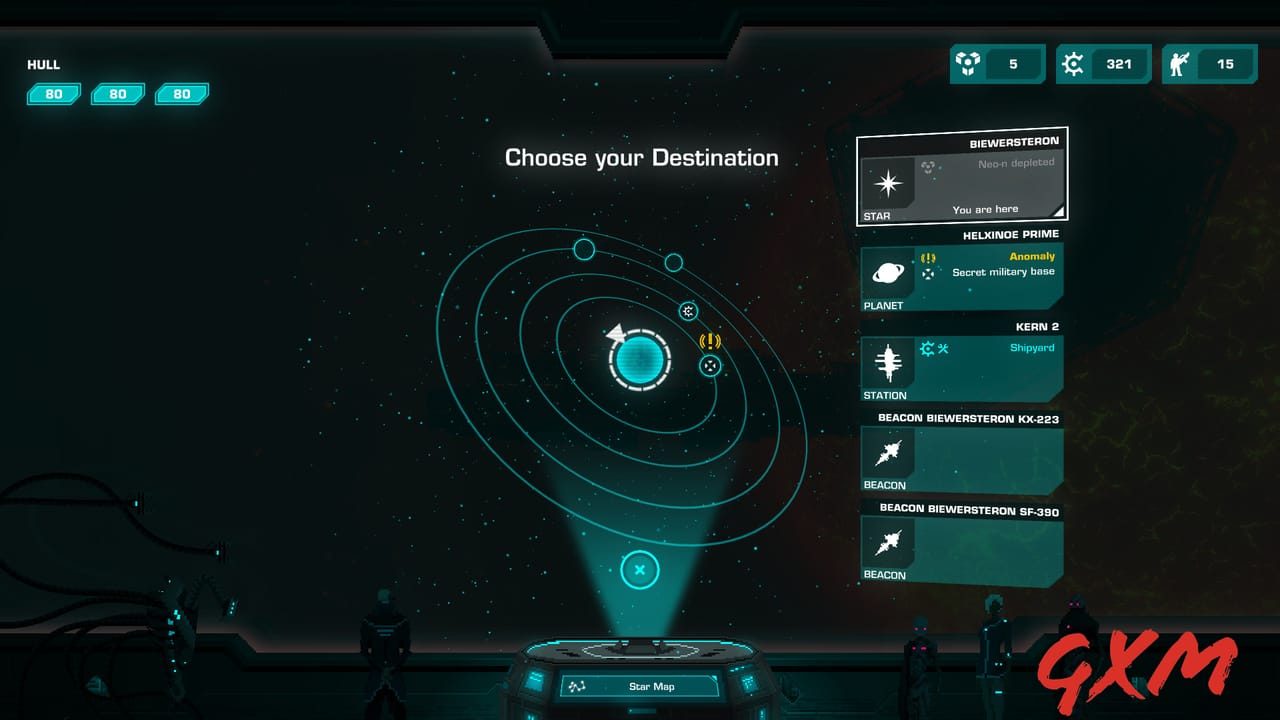The width and height of the screenshot is (1280, 720).
Task: Click the anomaly planet marker on the orbit map
Action: coord(710,365)
